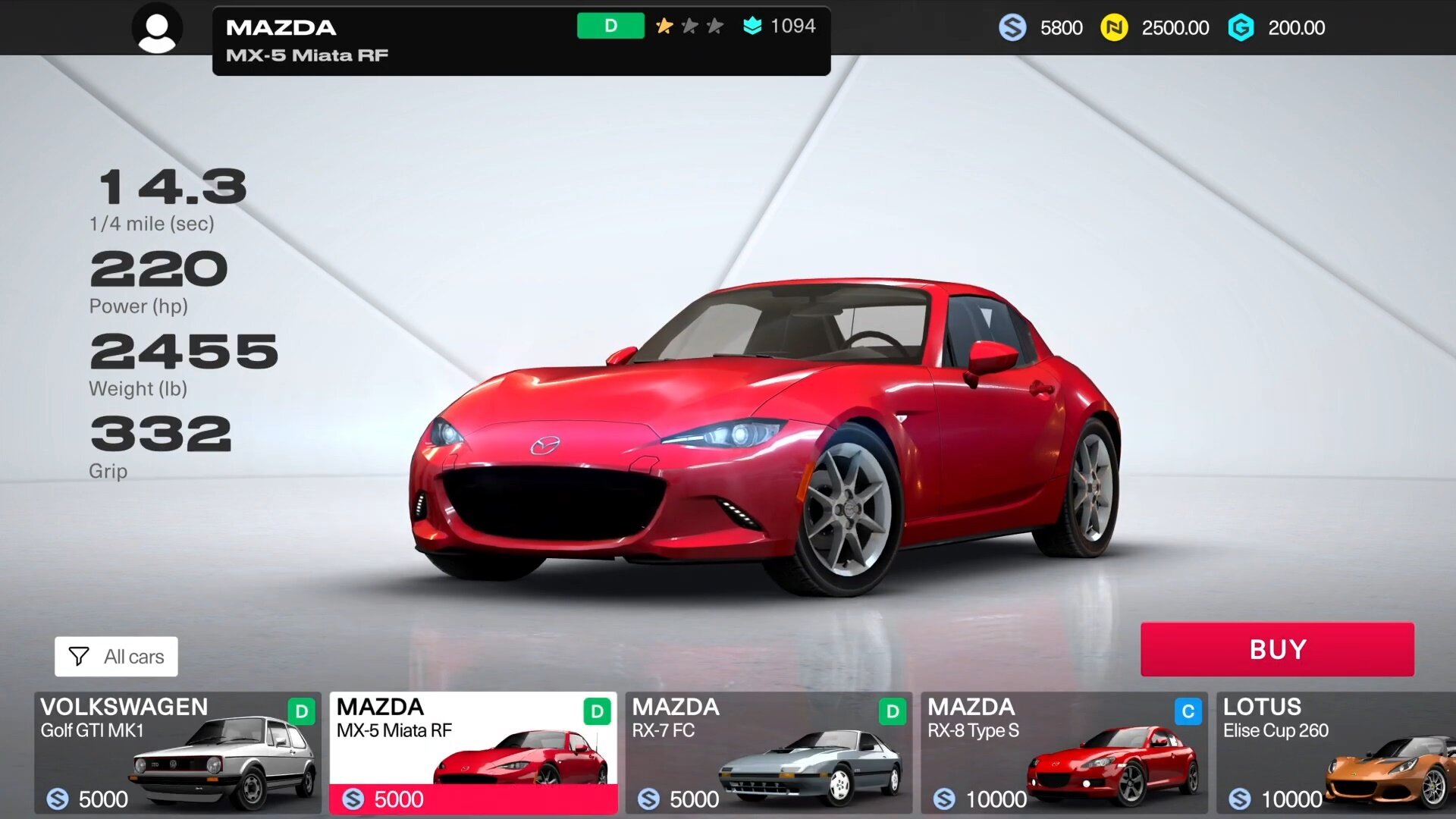Open the All cars filter

click(116, 657)
